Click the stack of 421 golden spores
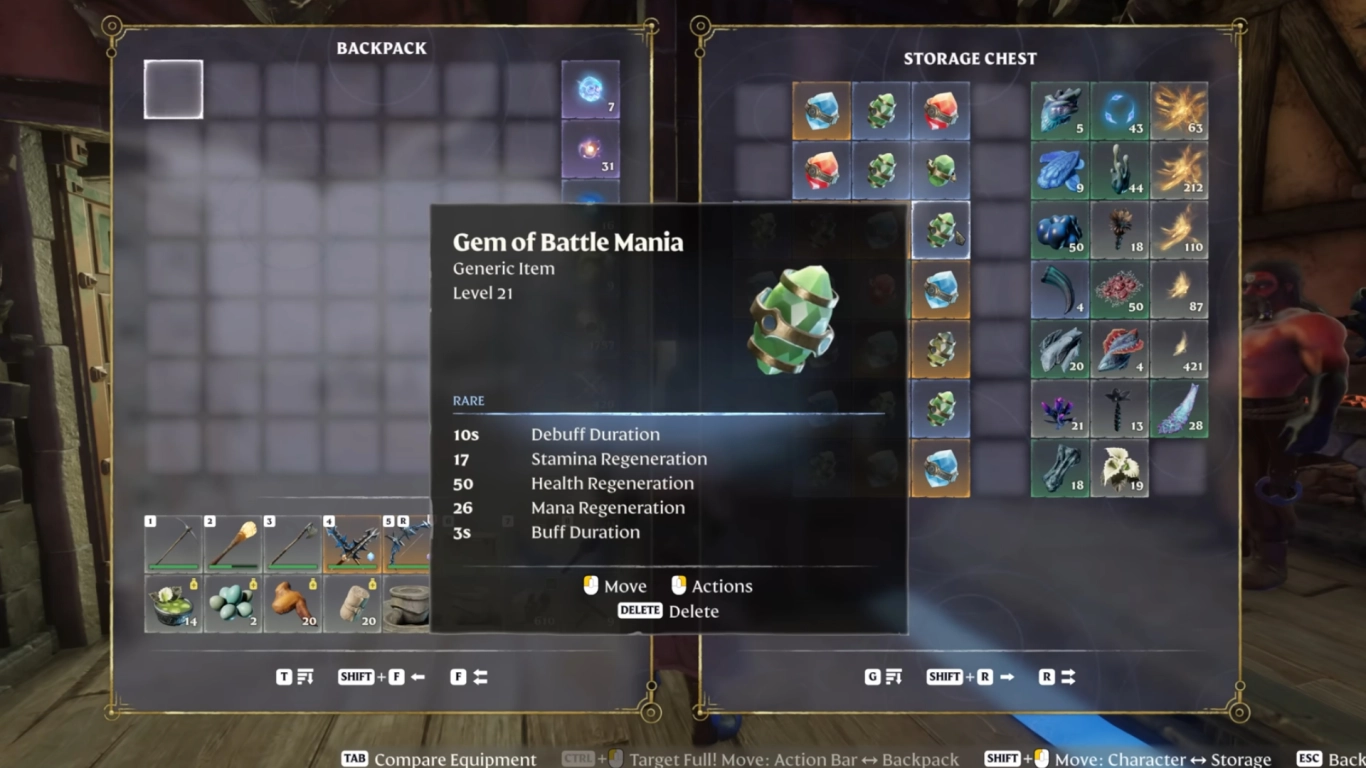 1180,349
